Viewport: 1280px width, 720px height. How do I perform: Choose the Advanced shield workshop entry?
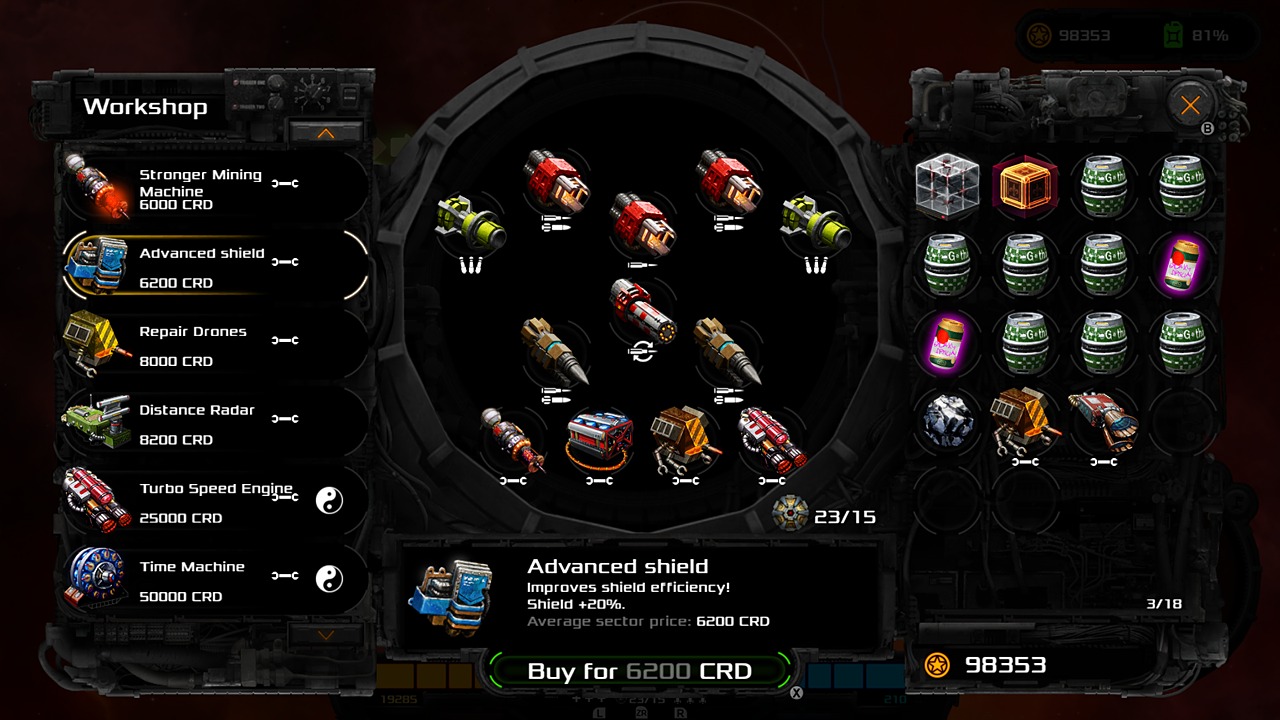[x=200, y=266]
